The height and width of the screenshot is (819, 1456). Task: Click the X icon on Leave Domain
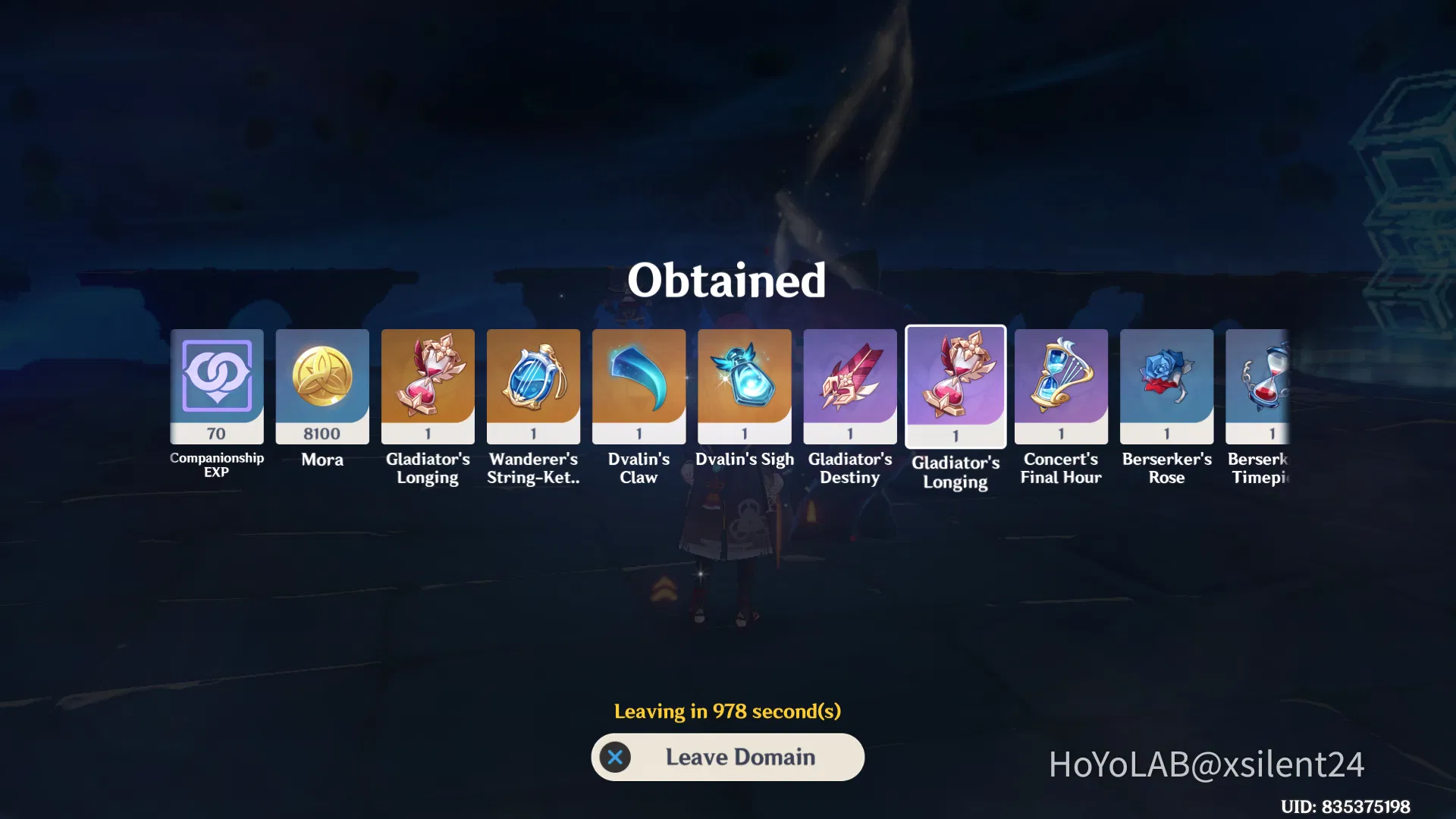point(616,757)
